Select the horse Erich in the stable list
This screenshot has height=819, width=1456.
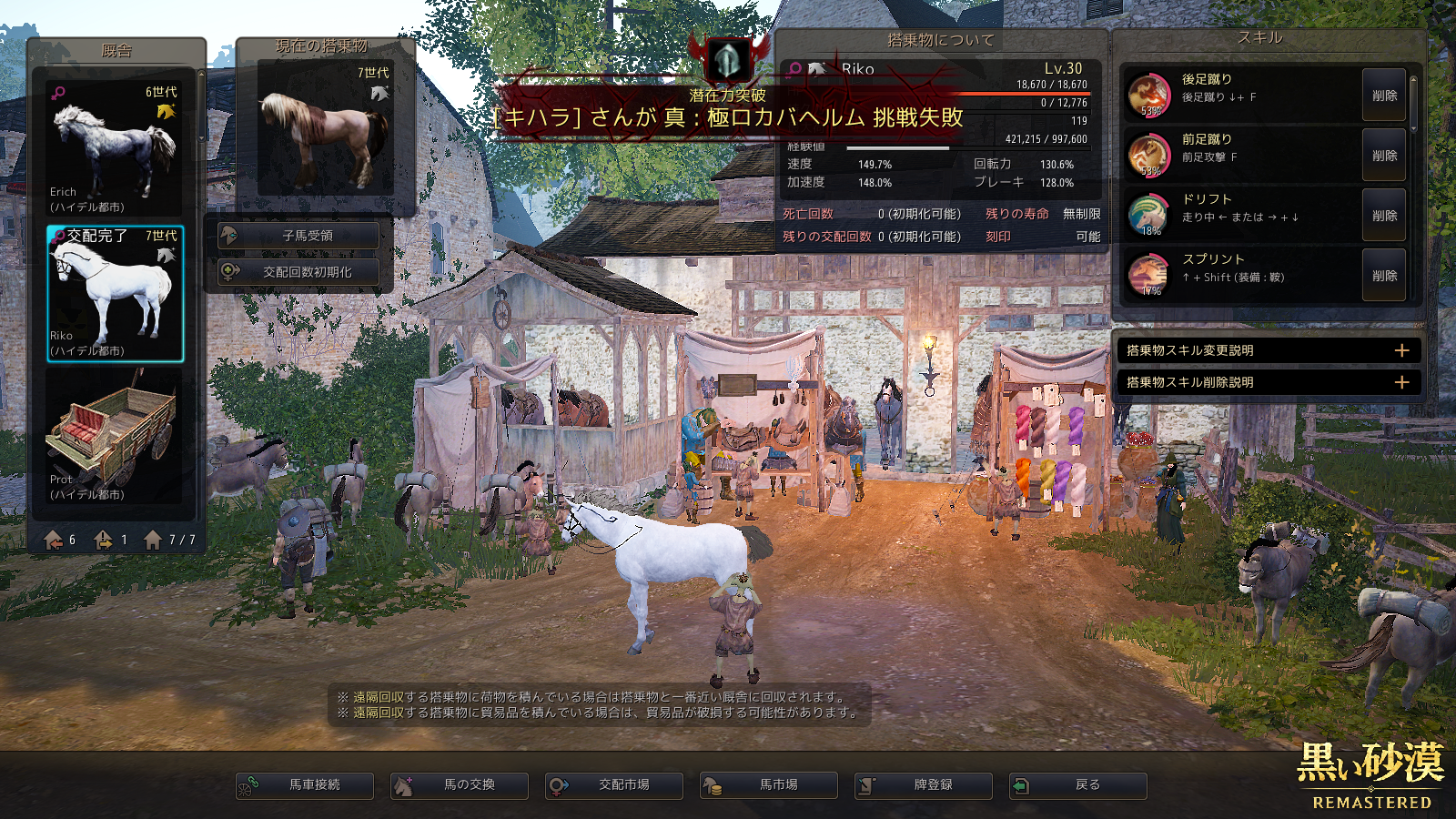[115, 148]
